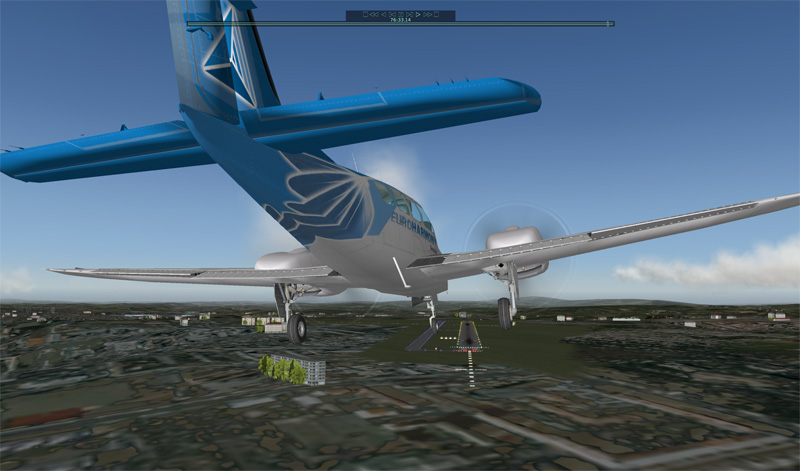Rewind the replay with the double left arrow
The width and height of the screenshot is (800, 471).
[x=374, y=15]
